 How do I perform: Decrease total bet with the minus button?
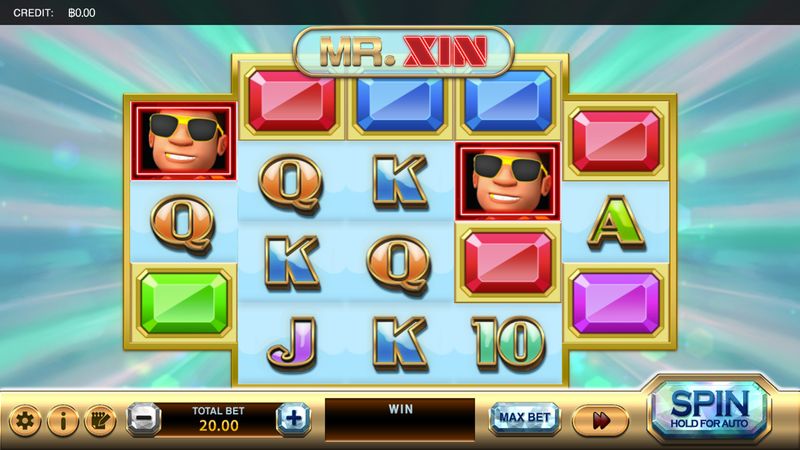coord(144,419)
